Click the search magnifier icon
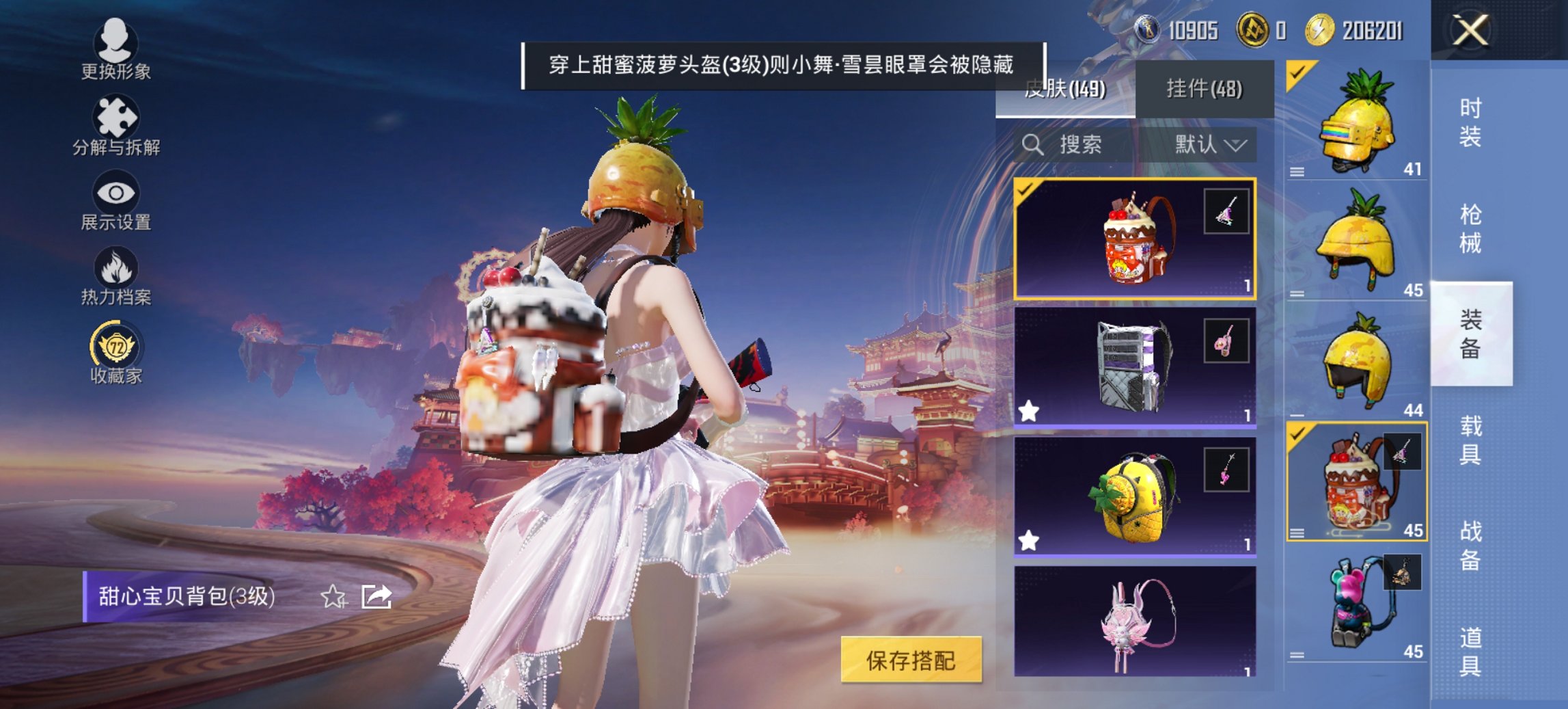The height and width of the screenshot is (709, 1568). pyautogui.click(x=1032, y=145)
